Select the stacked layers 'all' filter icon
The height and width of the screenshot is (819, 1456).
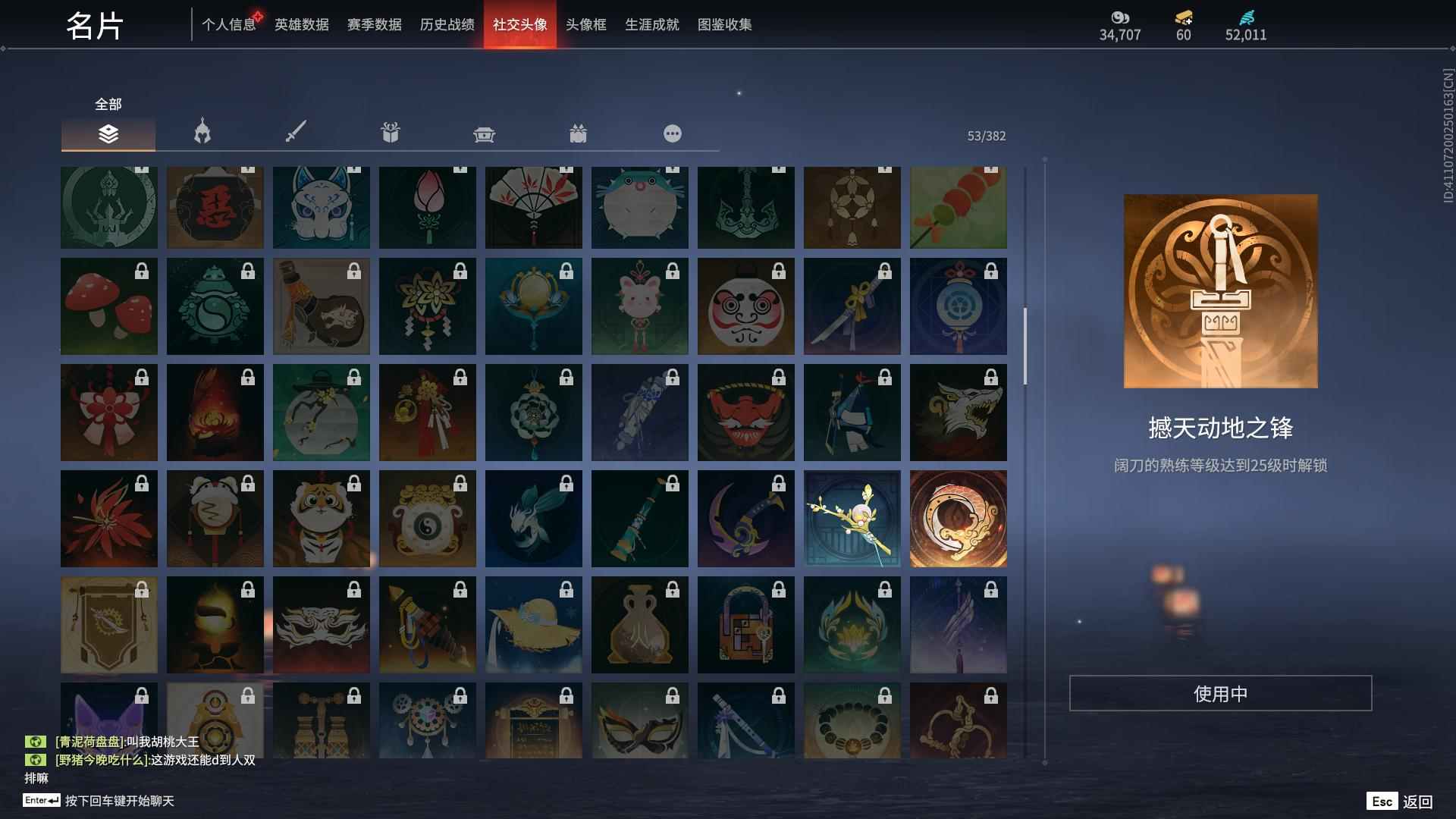tap(108, 133)
